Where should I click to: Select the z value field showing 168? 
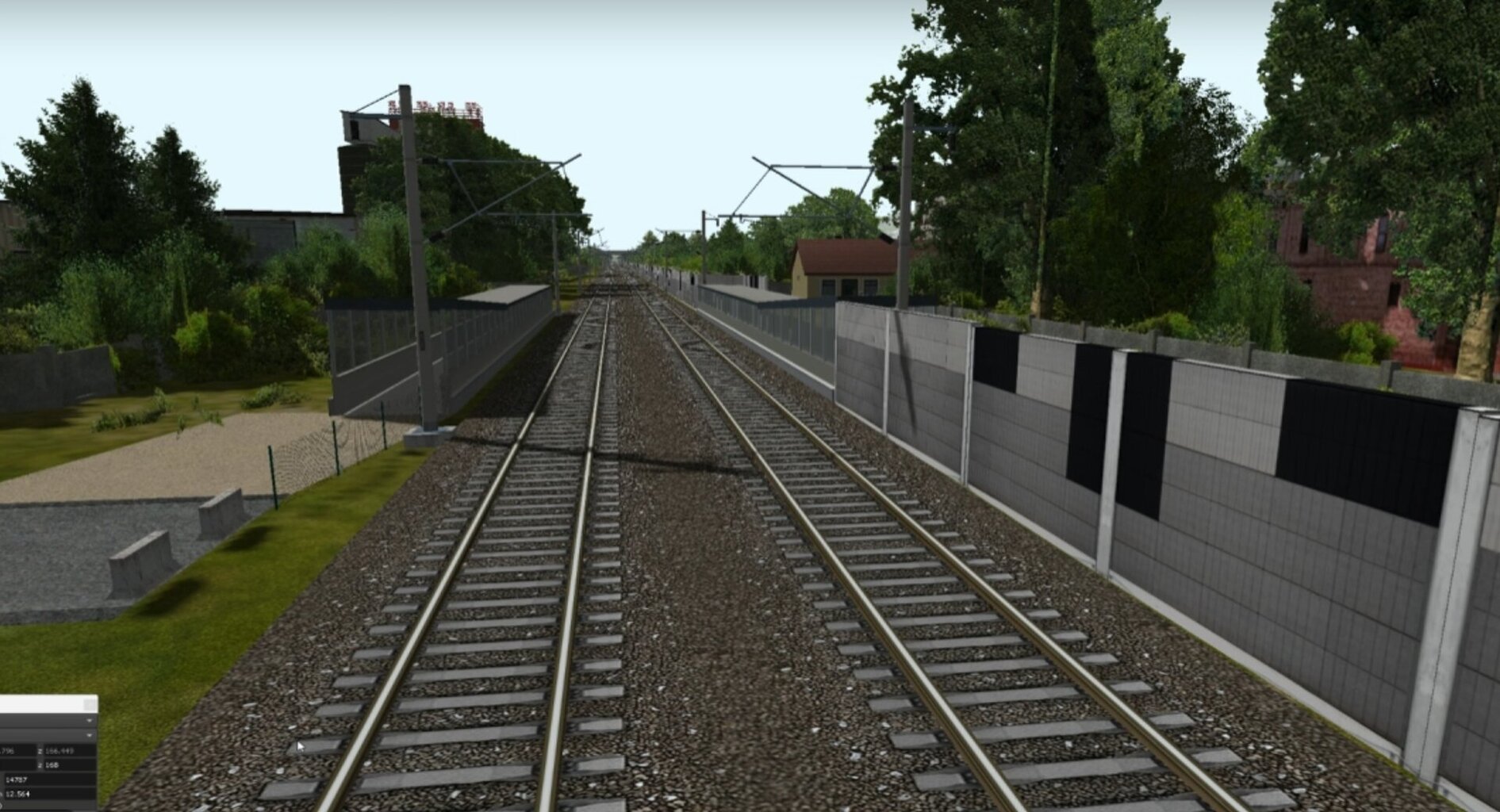pyautogui.click(x=54, y=765)
